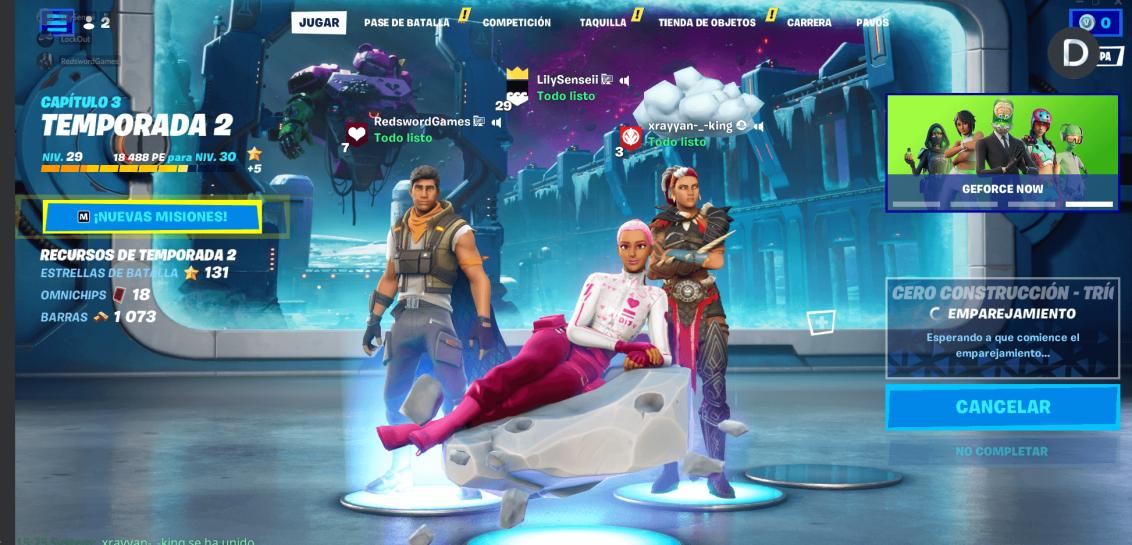Select xrayyan-_-king player name tag

click(690, 126)
